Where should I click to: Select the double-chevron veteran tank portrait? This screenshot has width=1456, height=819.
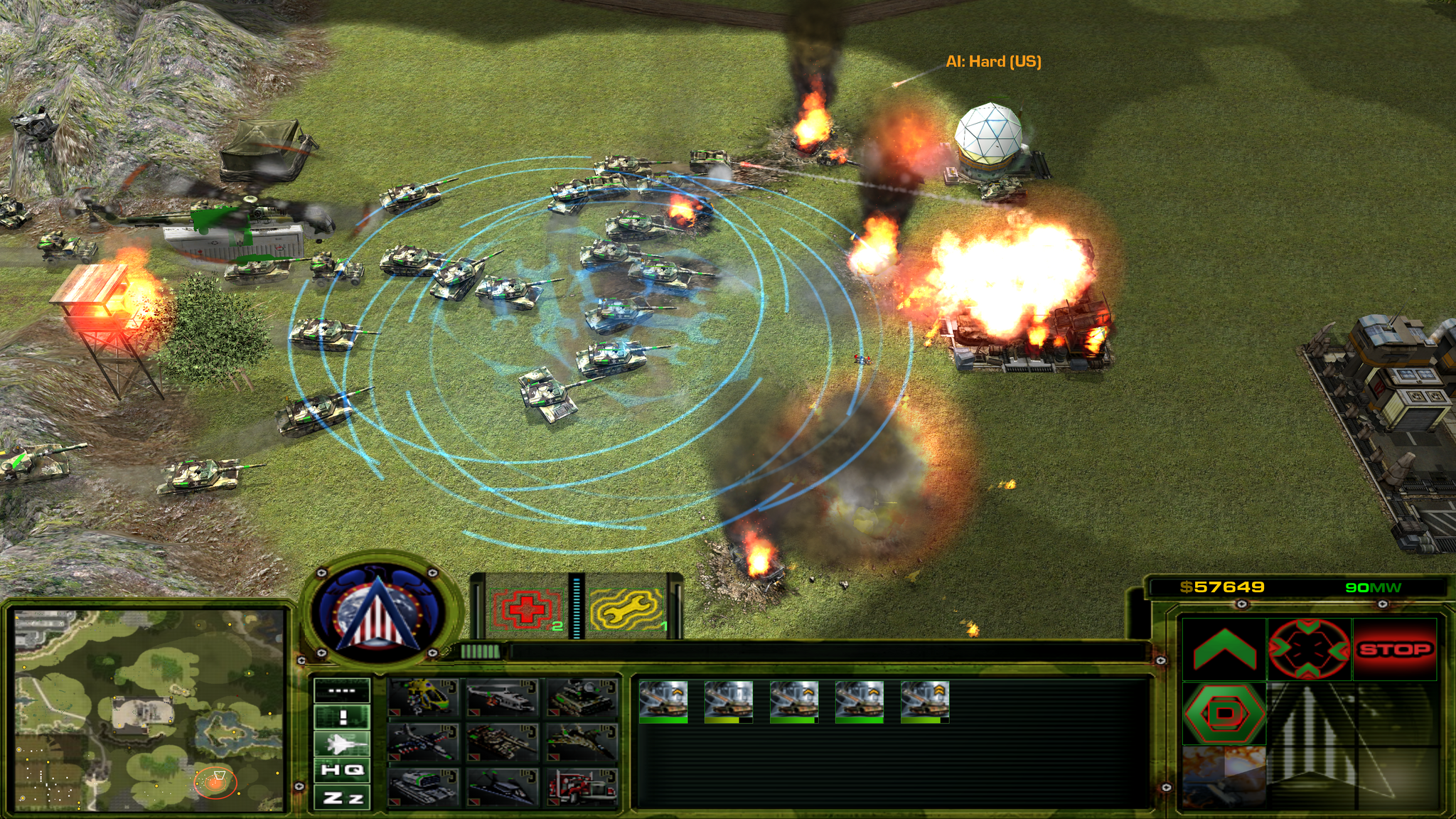point(925,700)
